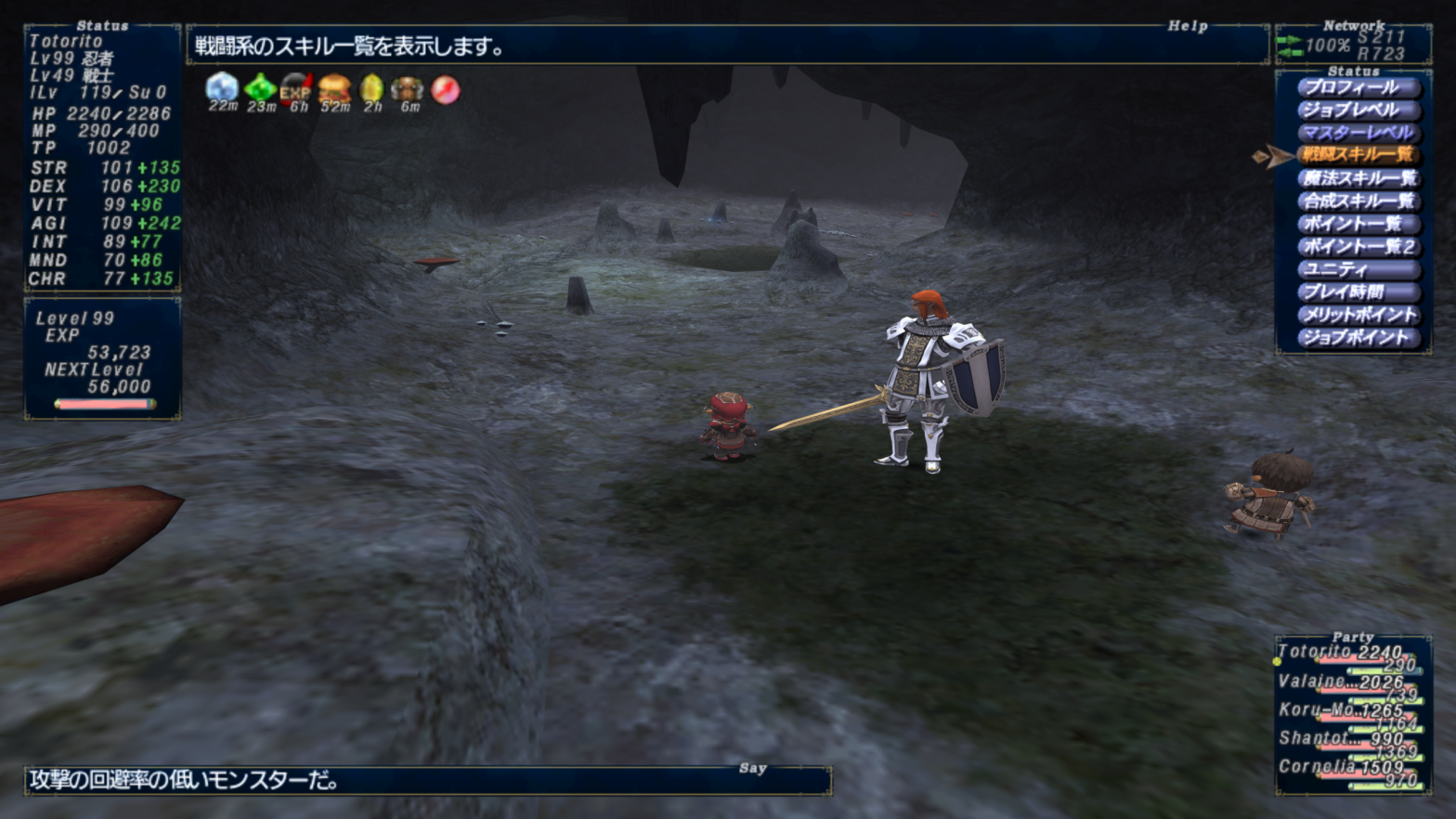
Task: Select the hamburger food buff icon
Action: click(x=334, y=88)
